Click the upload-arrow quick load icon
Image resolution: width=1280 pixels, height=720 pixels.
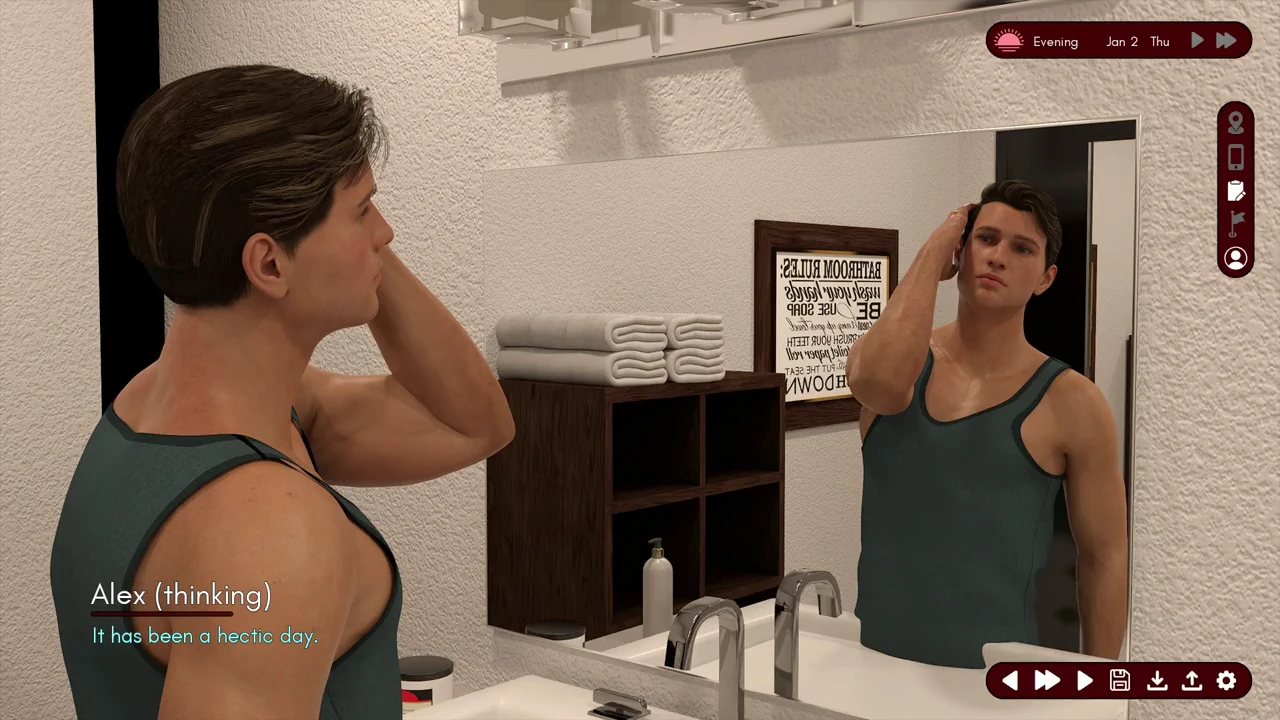(x=1192, y=681)
